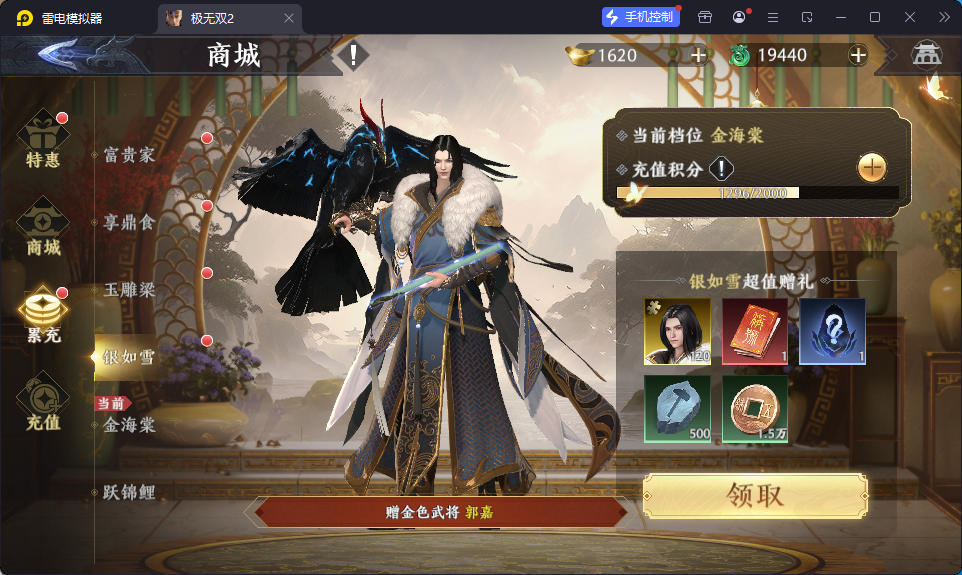This screenshot has width=962, height=575.
Task: Add gold ingots with the plus button
Action: click(698, 55)
